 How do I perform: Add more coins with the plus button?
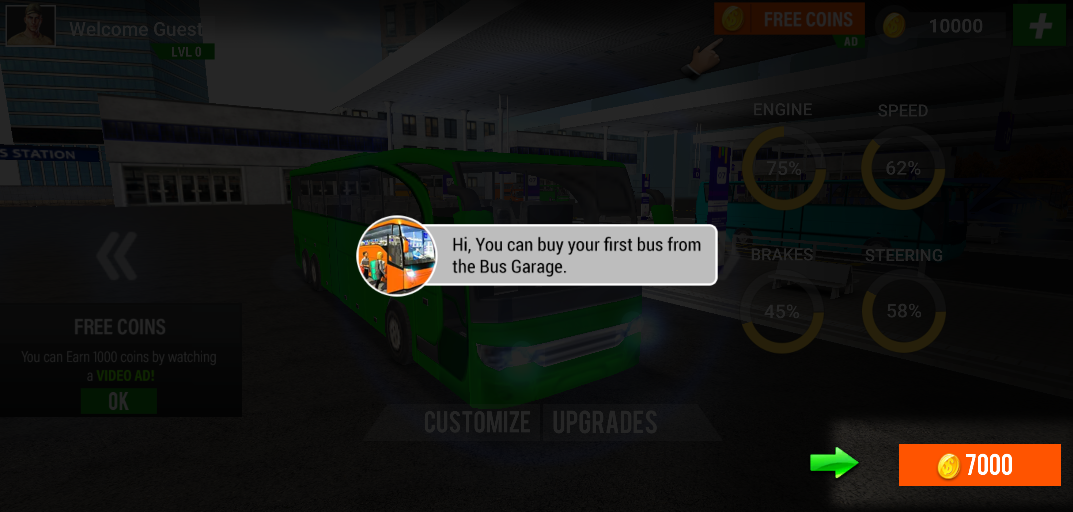1039,25
